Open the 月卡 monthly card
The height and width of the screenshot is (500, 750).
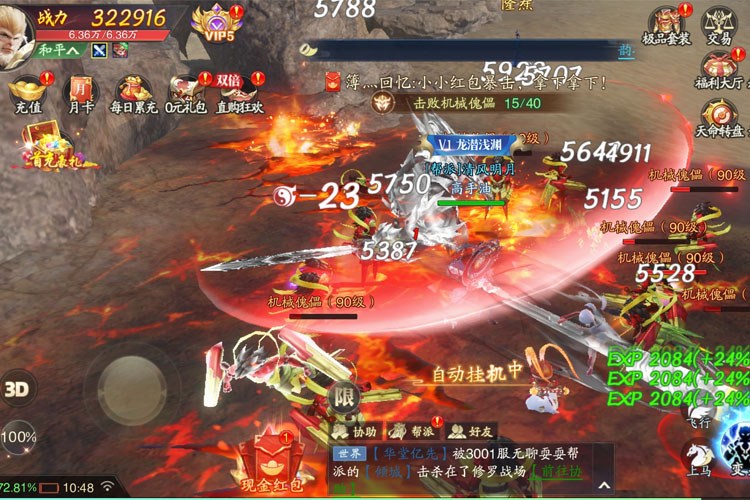pos(79,92)
